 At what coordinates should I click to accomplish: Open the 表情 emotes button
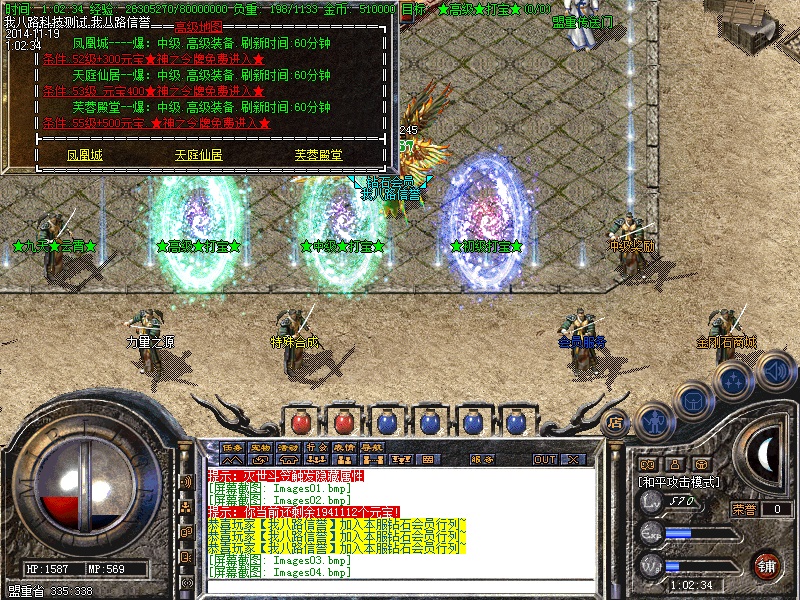coord(344,447)
